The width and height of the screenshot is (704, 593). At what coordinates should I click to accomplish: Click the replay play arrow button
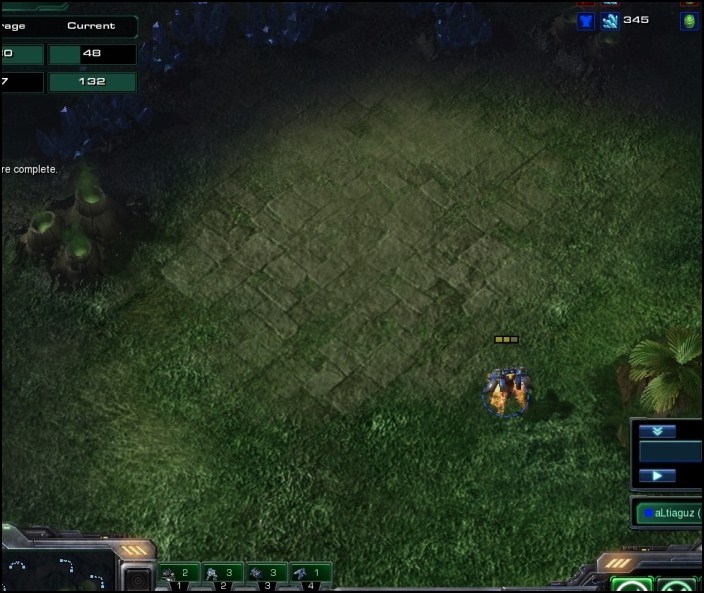[x=657, y=476]
